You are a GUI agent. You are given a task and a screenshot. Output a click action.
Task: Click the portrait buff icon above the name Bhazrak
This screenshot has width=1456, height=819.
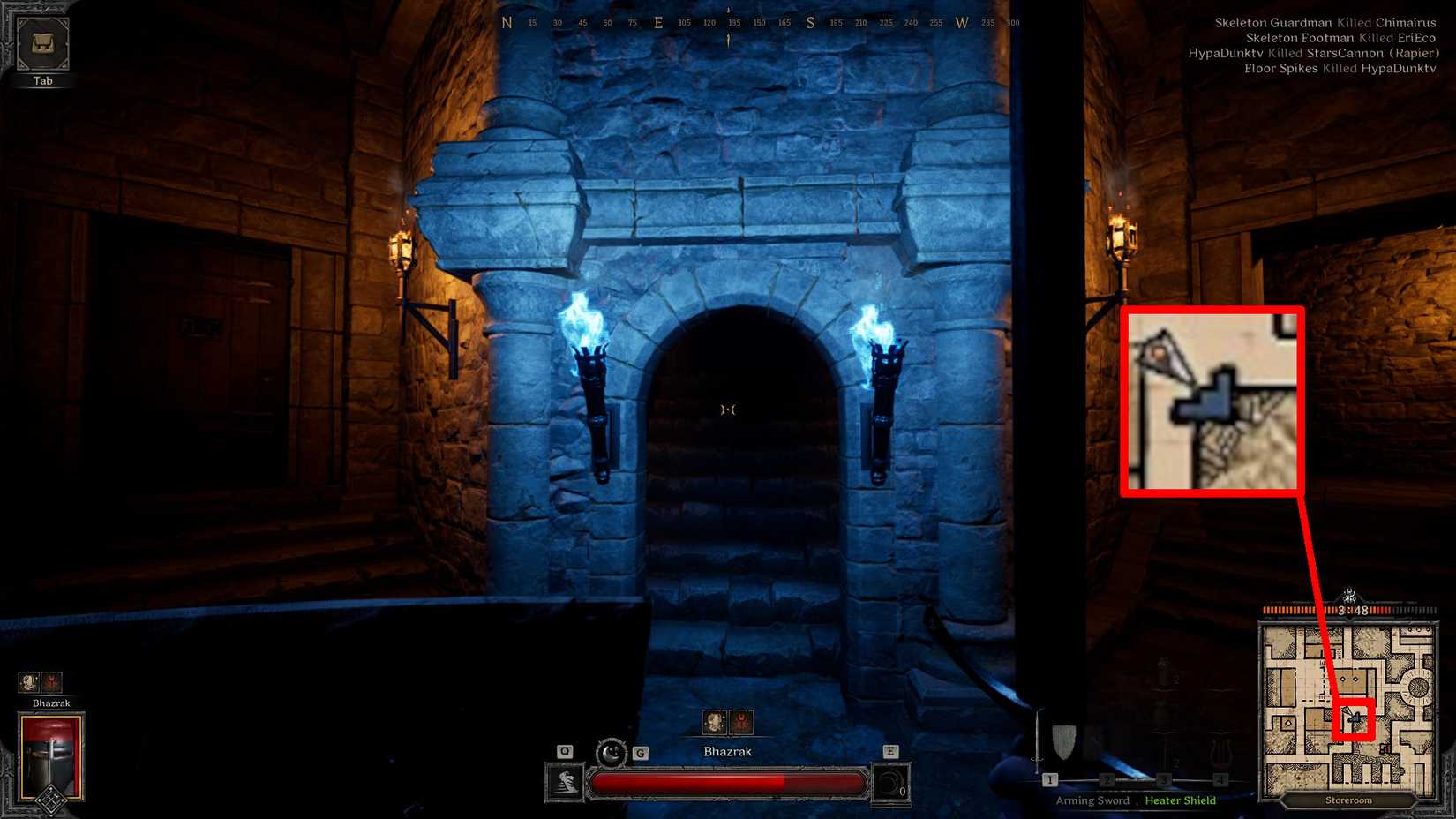coord(715,722)
